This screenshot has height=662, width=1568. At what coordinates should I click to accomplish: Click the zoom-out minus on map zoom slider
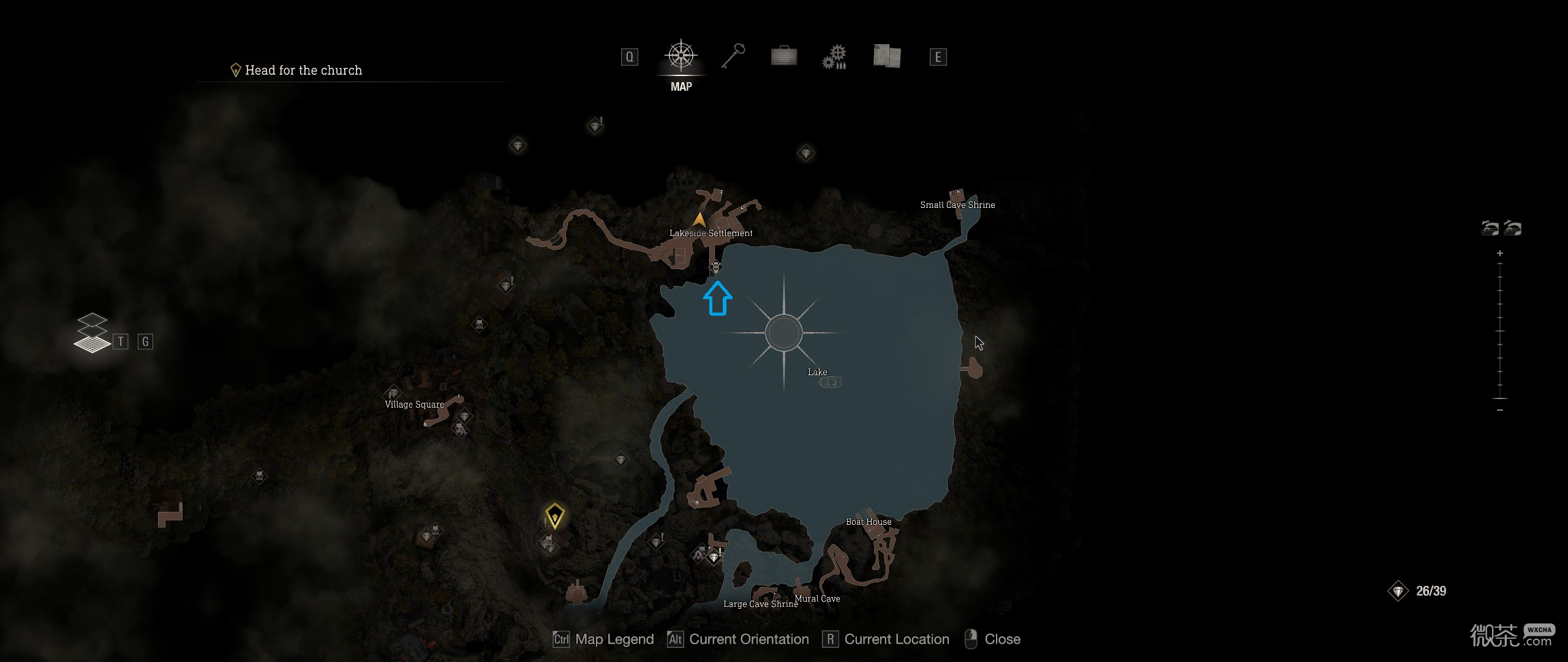coord(1500,409)
